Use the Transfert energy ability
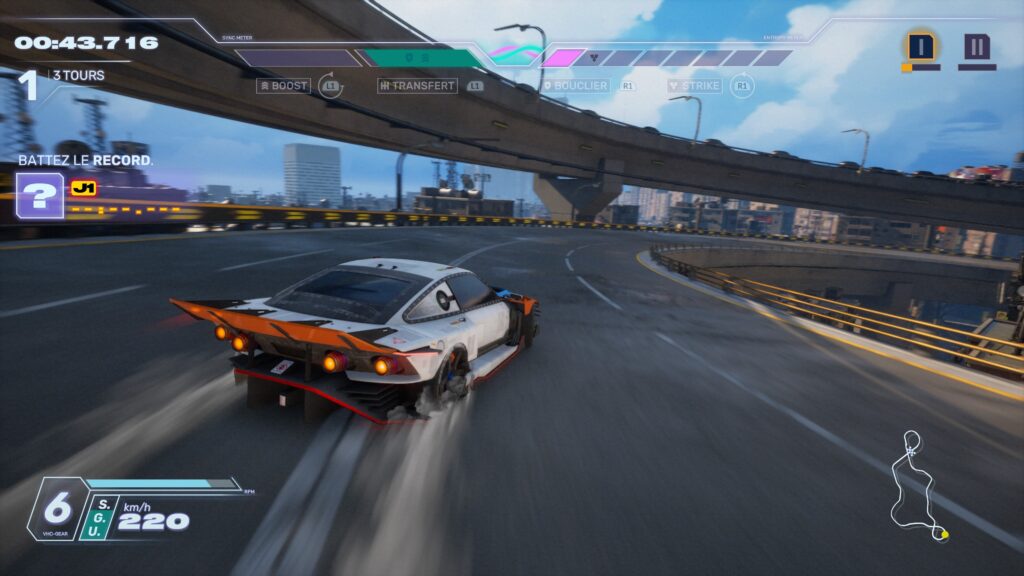1024x576 pixels. point(417,86)
